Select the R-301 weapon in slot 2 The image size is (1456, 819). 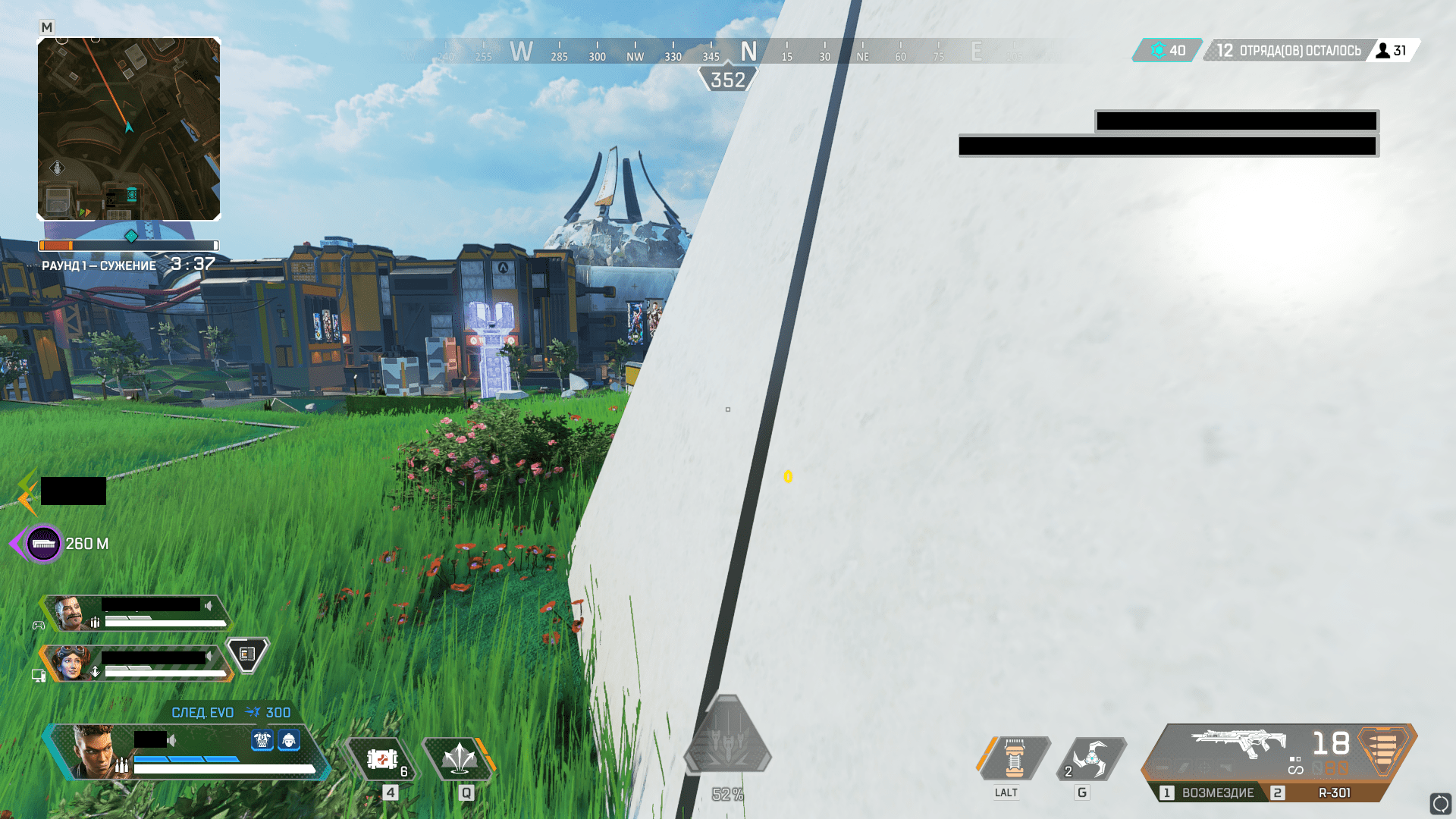tap(1335, 793)
